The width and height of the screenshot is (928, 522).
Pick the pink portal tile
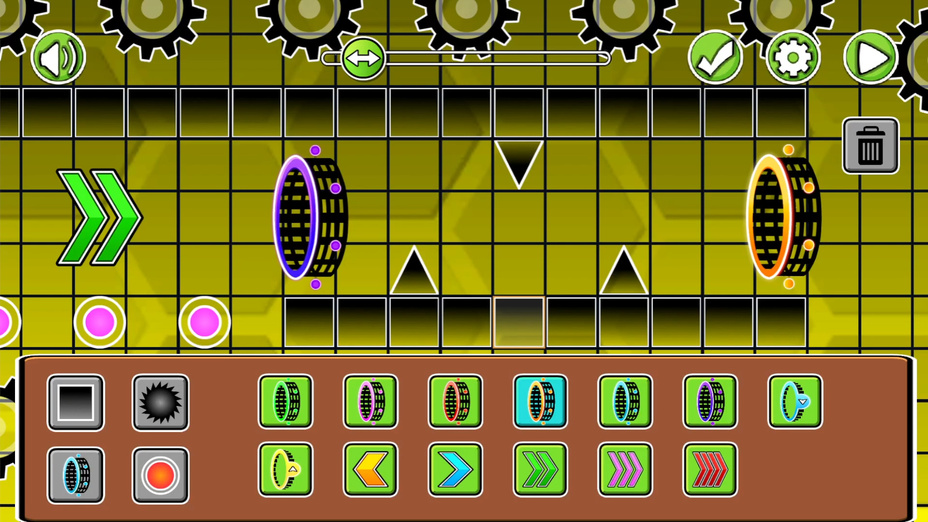point(371,402)
